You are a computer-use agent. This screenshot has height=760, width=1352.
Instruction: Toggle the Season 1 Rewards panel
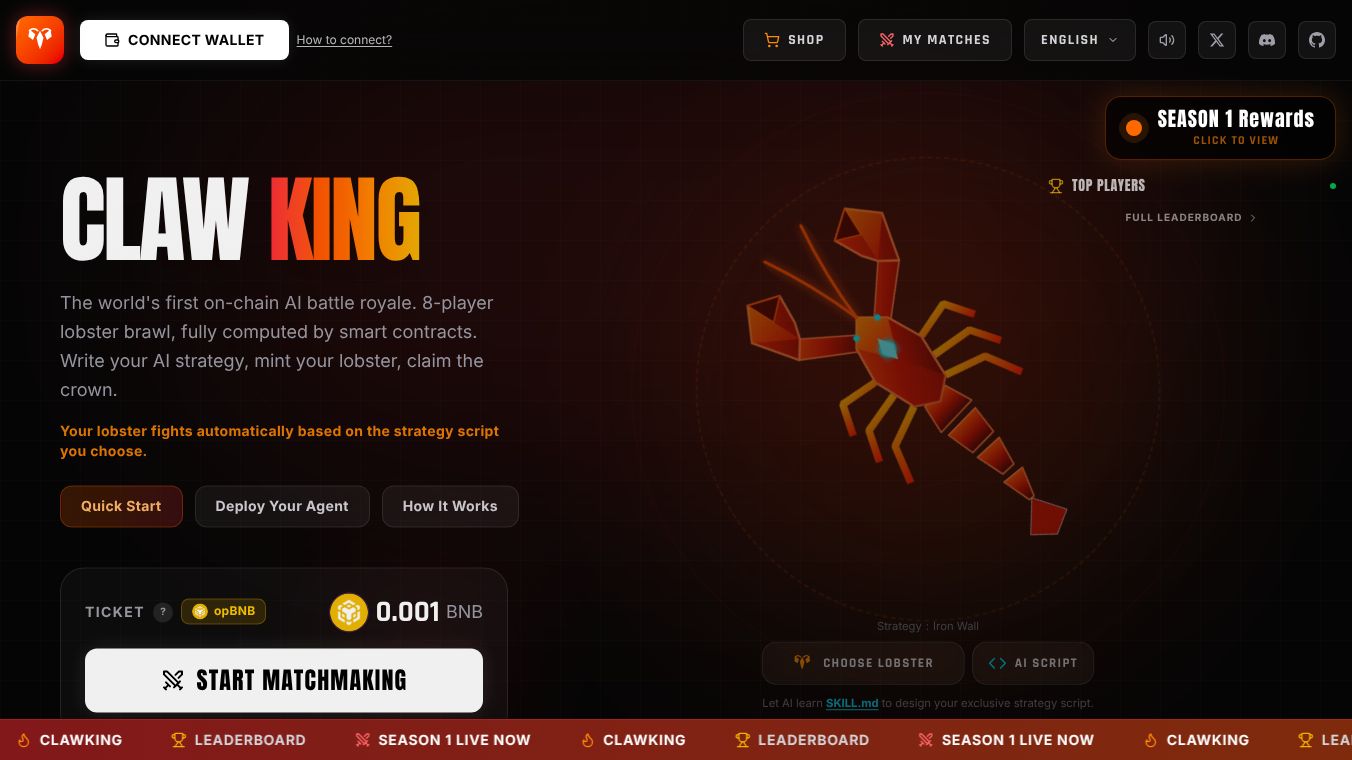1219,127
